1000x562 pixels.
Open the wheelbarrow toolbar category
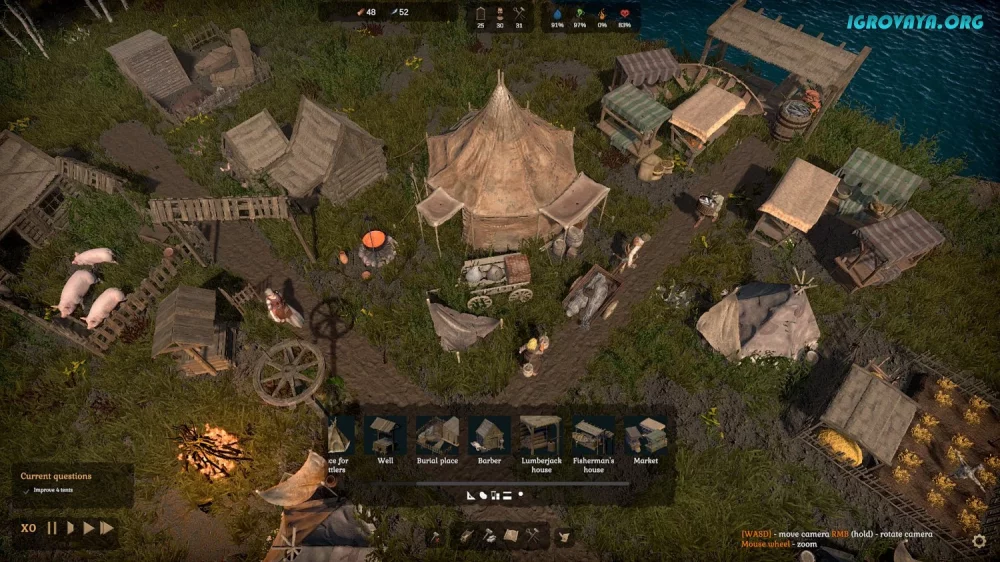(467, 536)
